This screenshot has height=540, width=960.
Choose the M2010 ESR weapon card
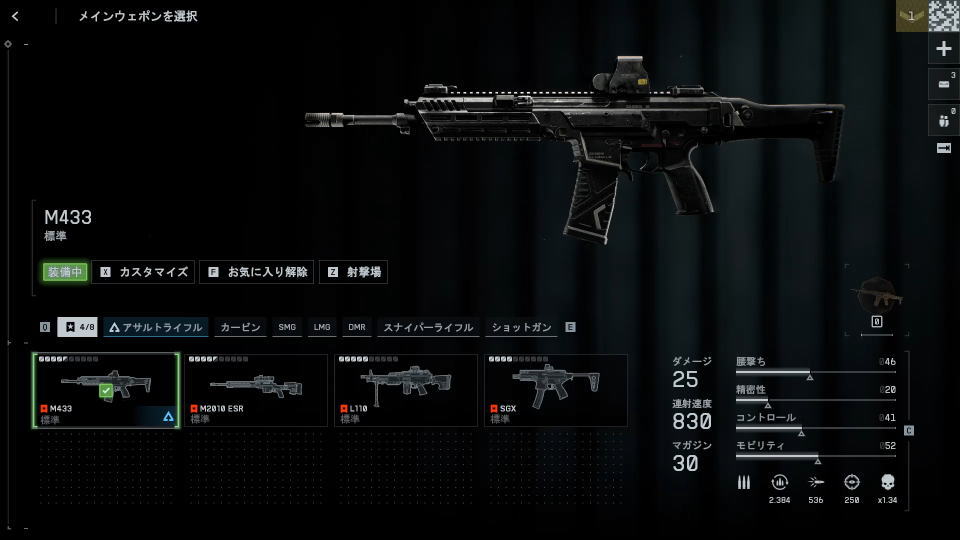(x=256, y=390)
